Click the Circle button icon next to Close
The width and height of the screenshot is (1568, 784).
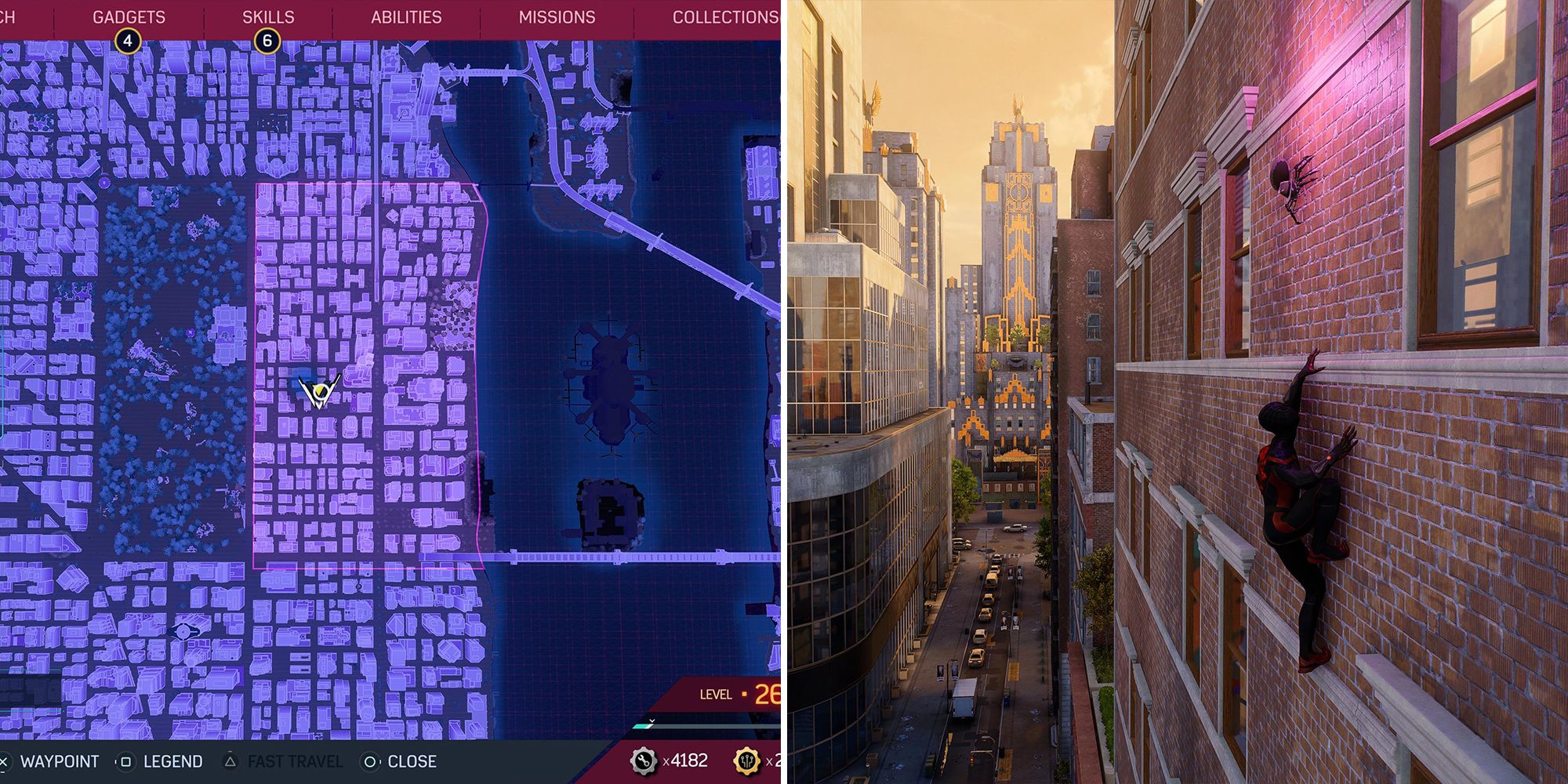coord(370,760)
